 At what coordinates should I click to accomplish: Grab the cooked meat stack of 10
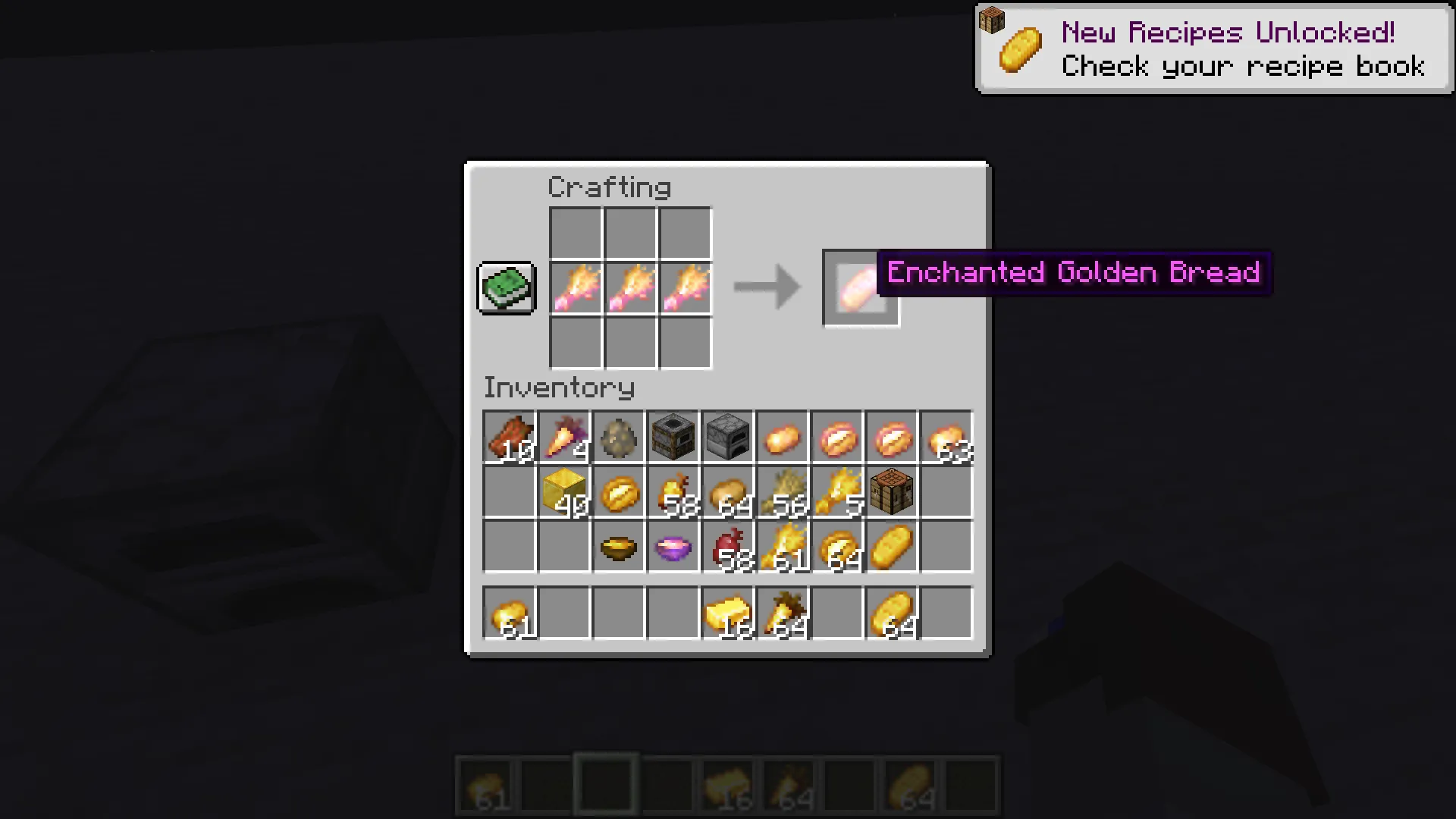pyautogui.click(x=510, y=438)
